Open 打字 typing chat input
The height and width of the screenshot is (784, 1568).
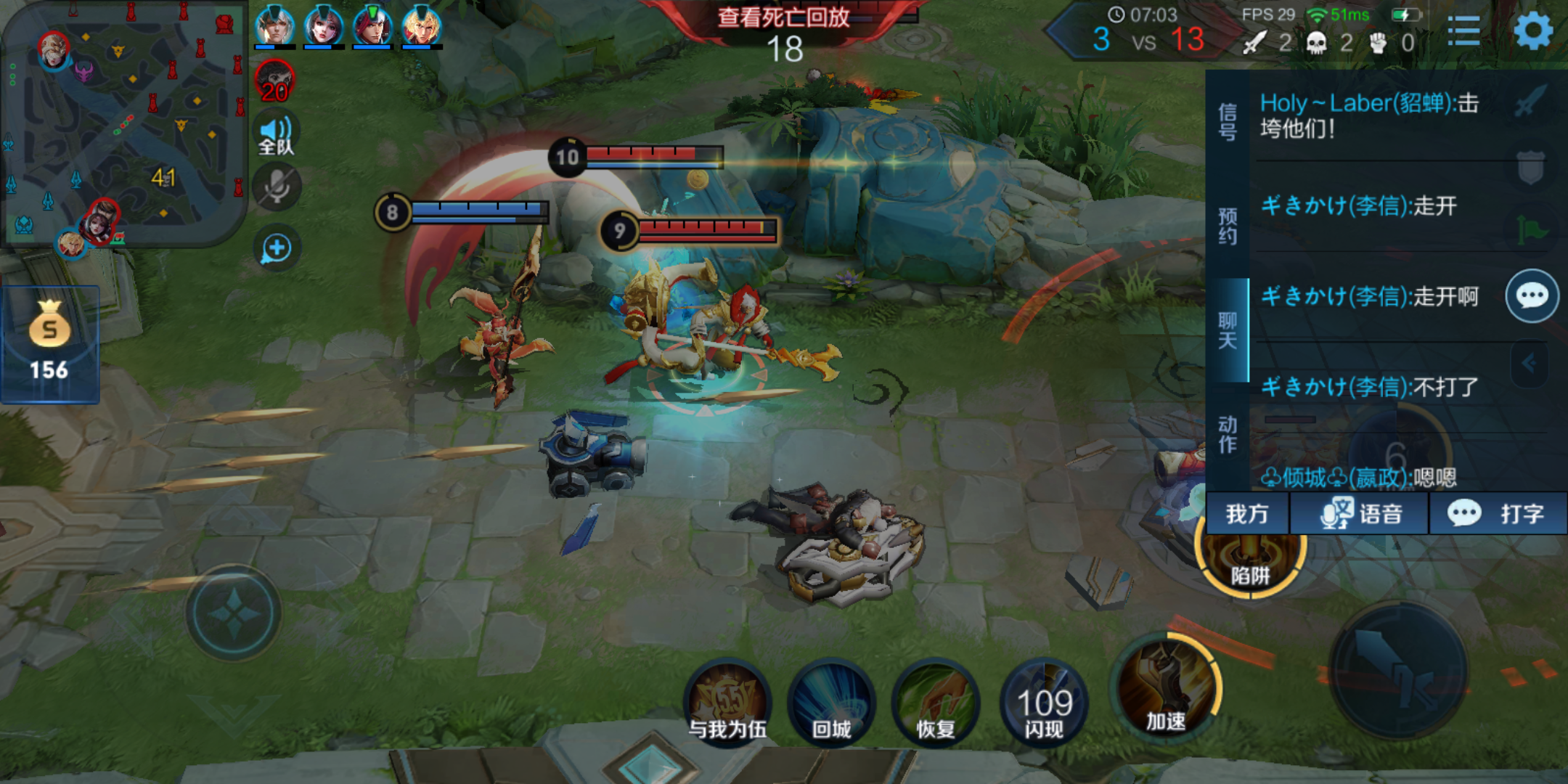tap(1498, 514)
